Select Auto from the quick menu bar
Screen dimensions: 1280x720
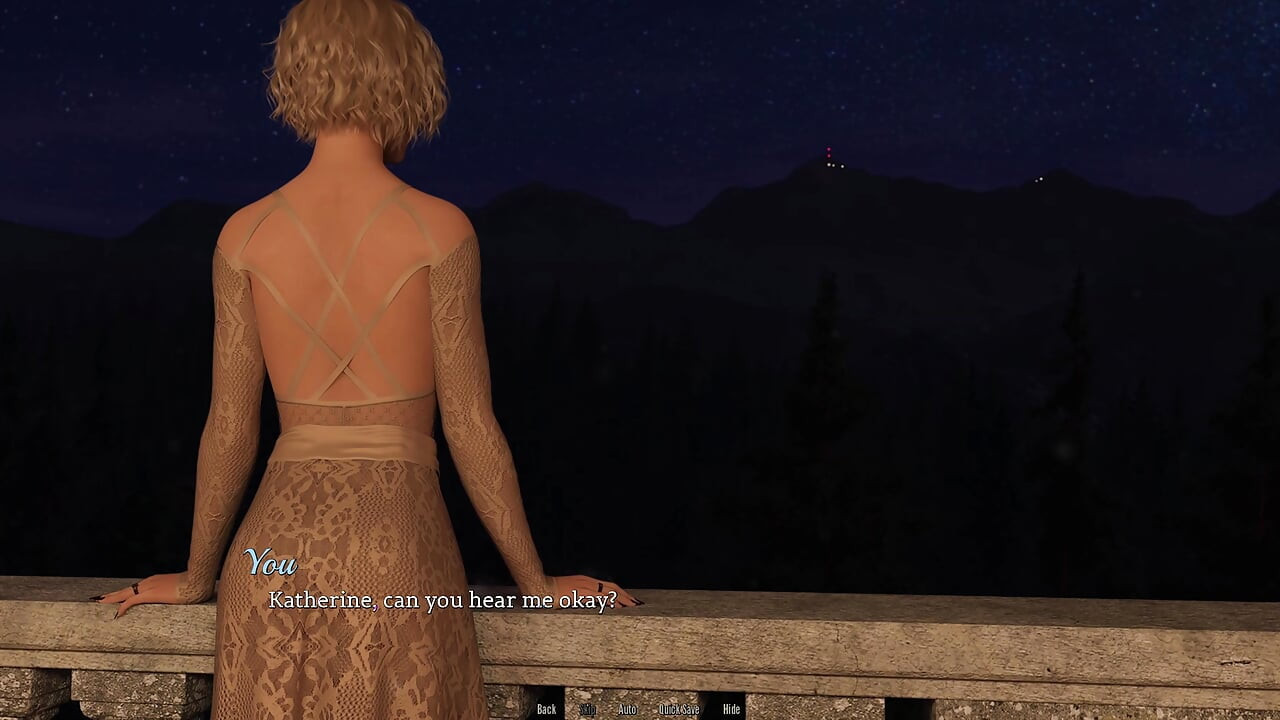pos(627,709)
